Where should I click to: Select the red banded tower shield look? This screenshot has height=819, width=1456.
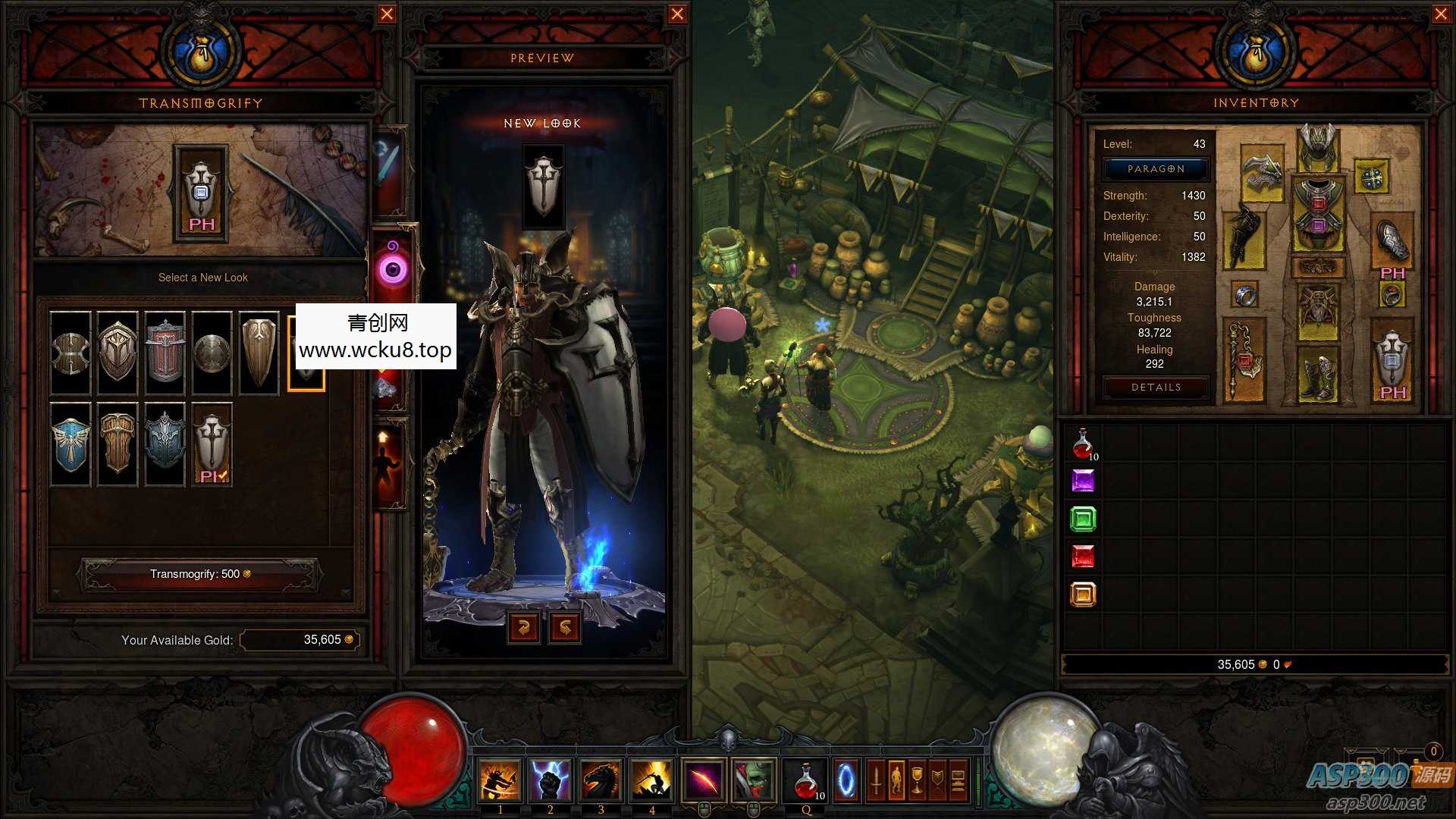[165, 353]
